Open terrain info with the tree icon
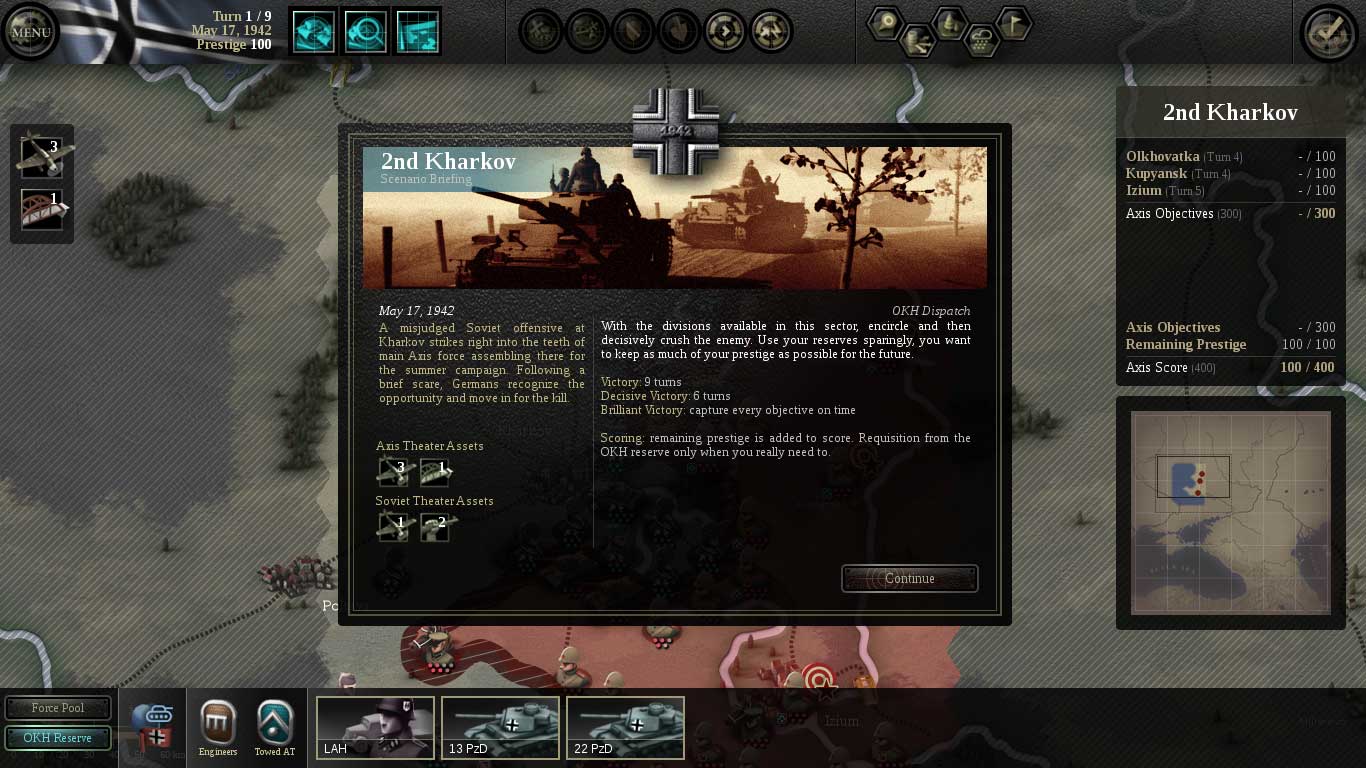This screenshot has height=768, width=1366. point(948,24)
